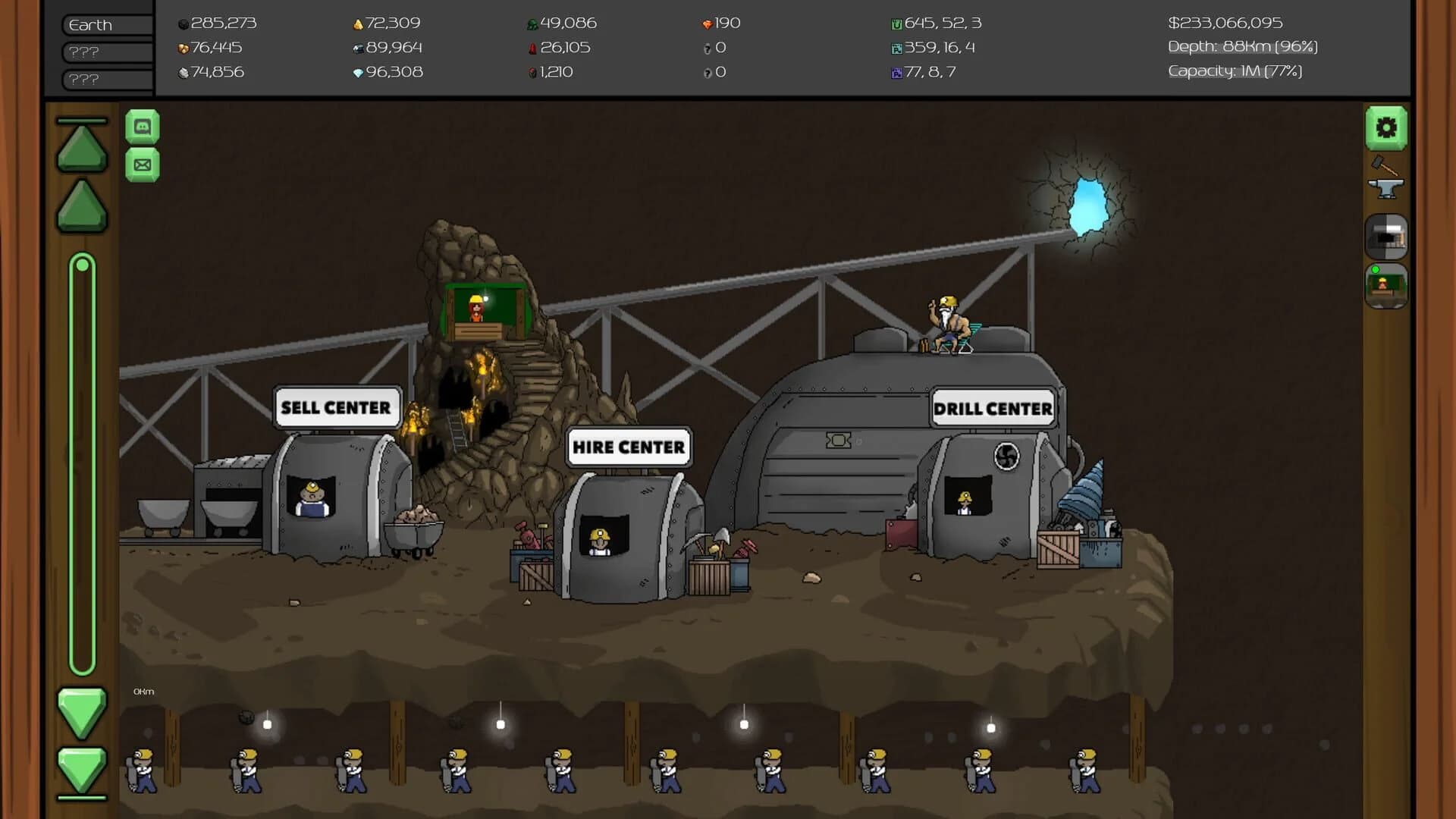Click the emerald resource counter icon
The width and height of the screenshot is (1456, 819).
click(x=533, y=23)
